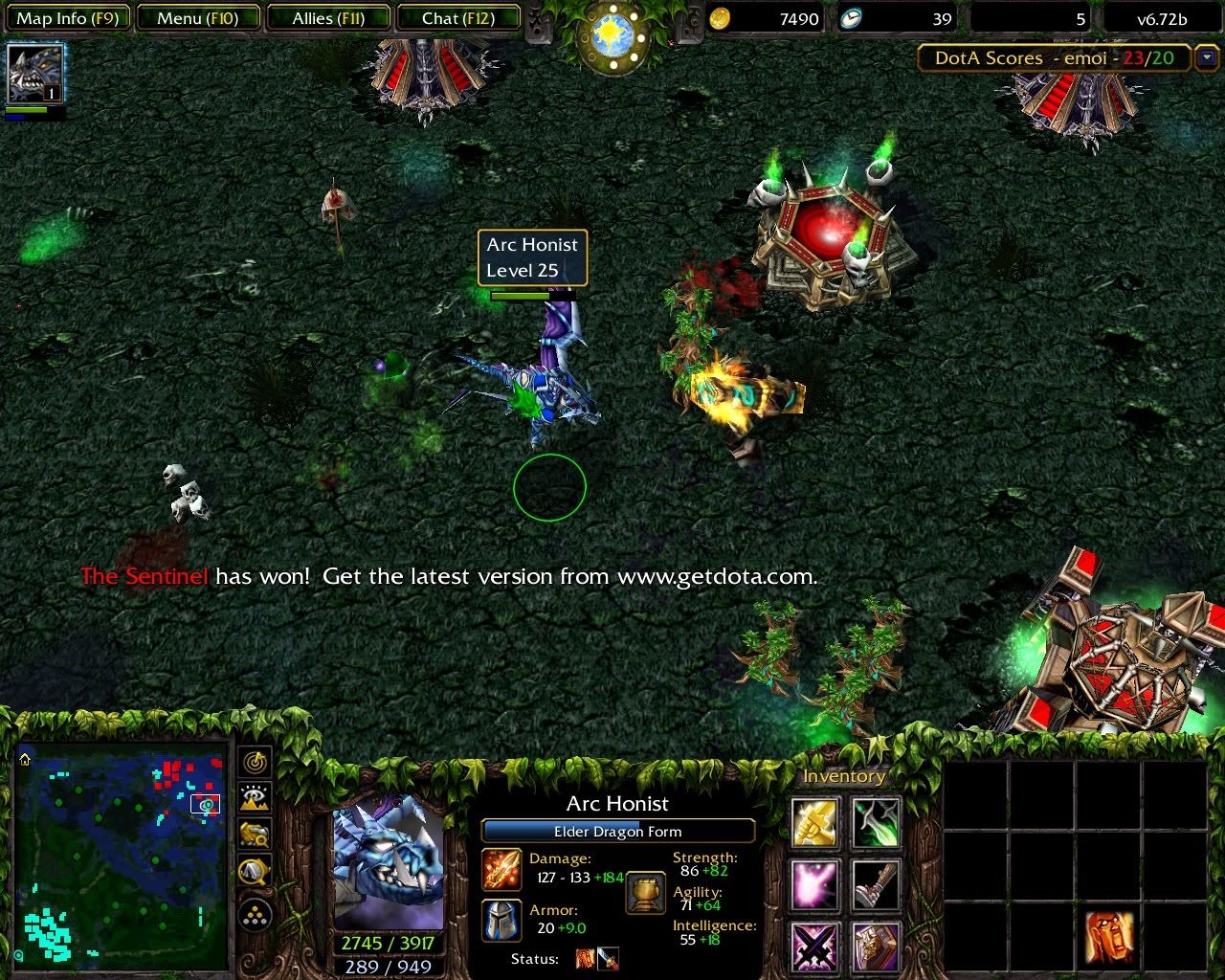Click the minimap signal ping button
The width and height of the screenshot is (1225, 980).
255,763
